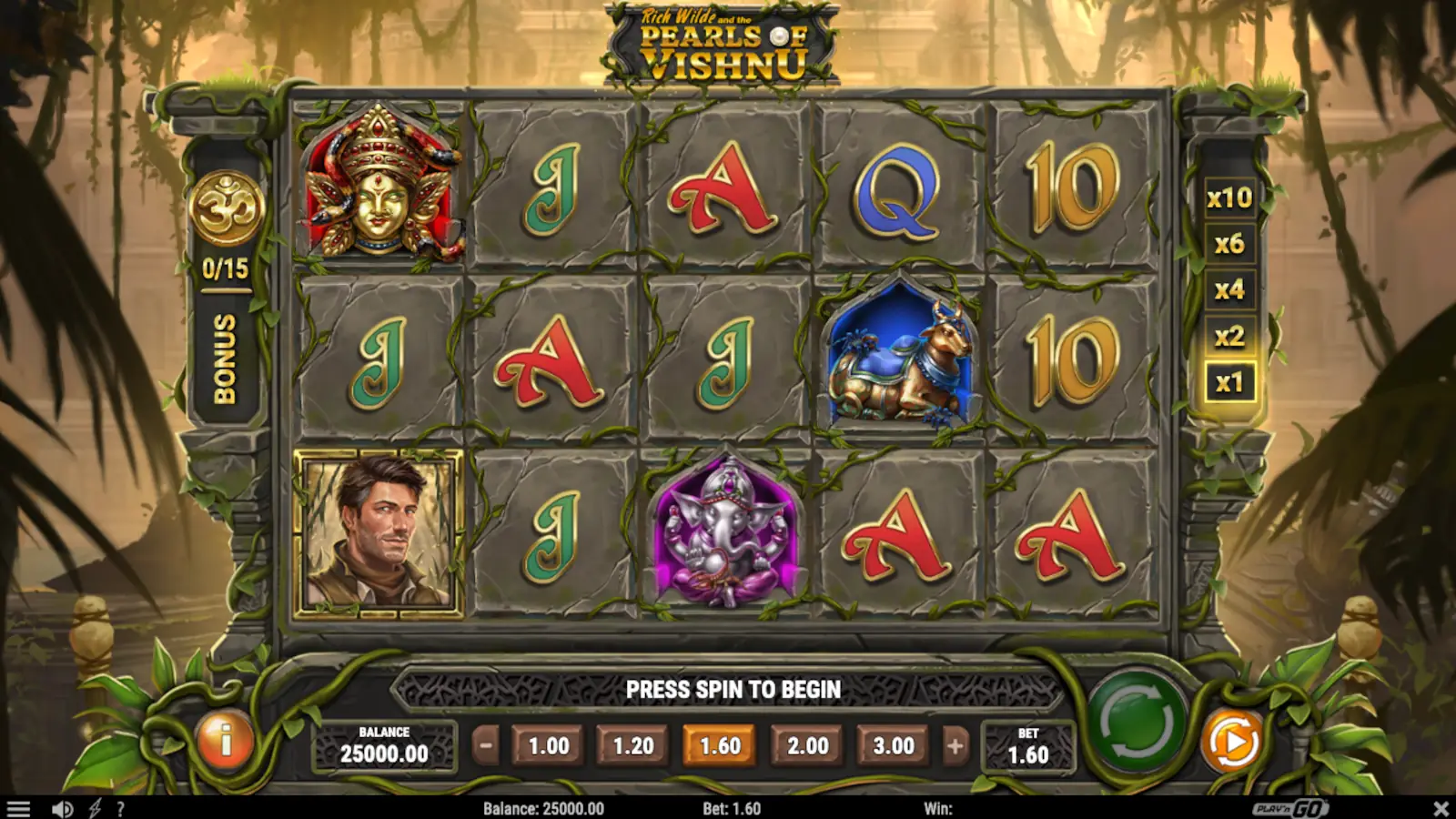1456x819 pixels.
Task: Decrease bet with the minus control
Action: [486, 744]
